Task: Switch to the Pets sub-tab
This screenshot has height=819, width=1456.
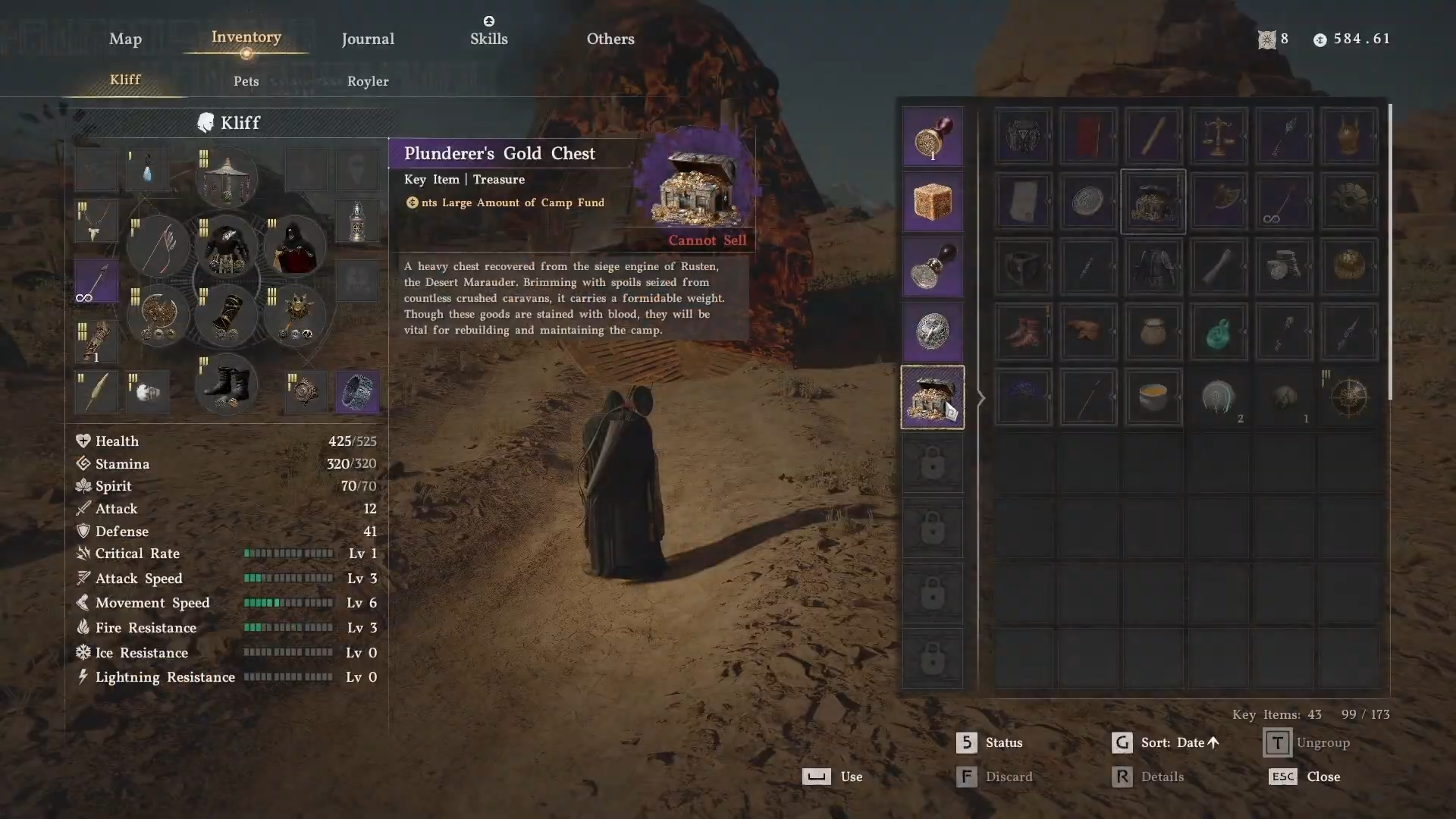Action: tap(246, 81)
